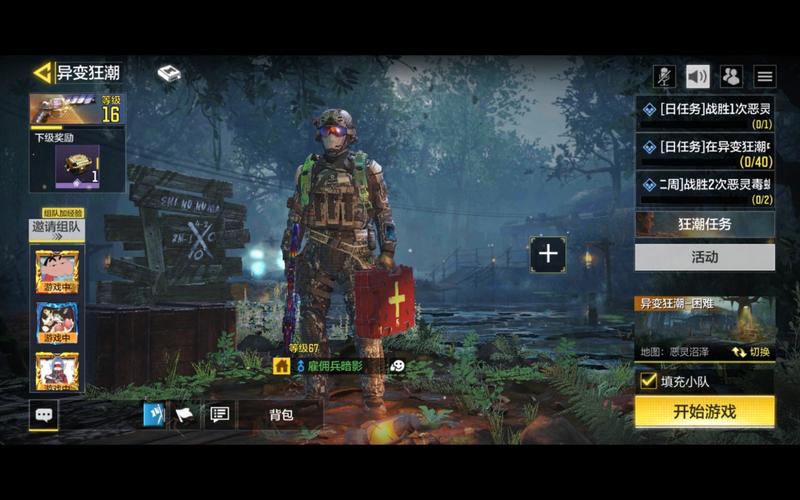Toggle the muted microphone icon
800x500 pixels.
pos(664,76)
